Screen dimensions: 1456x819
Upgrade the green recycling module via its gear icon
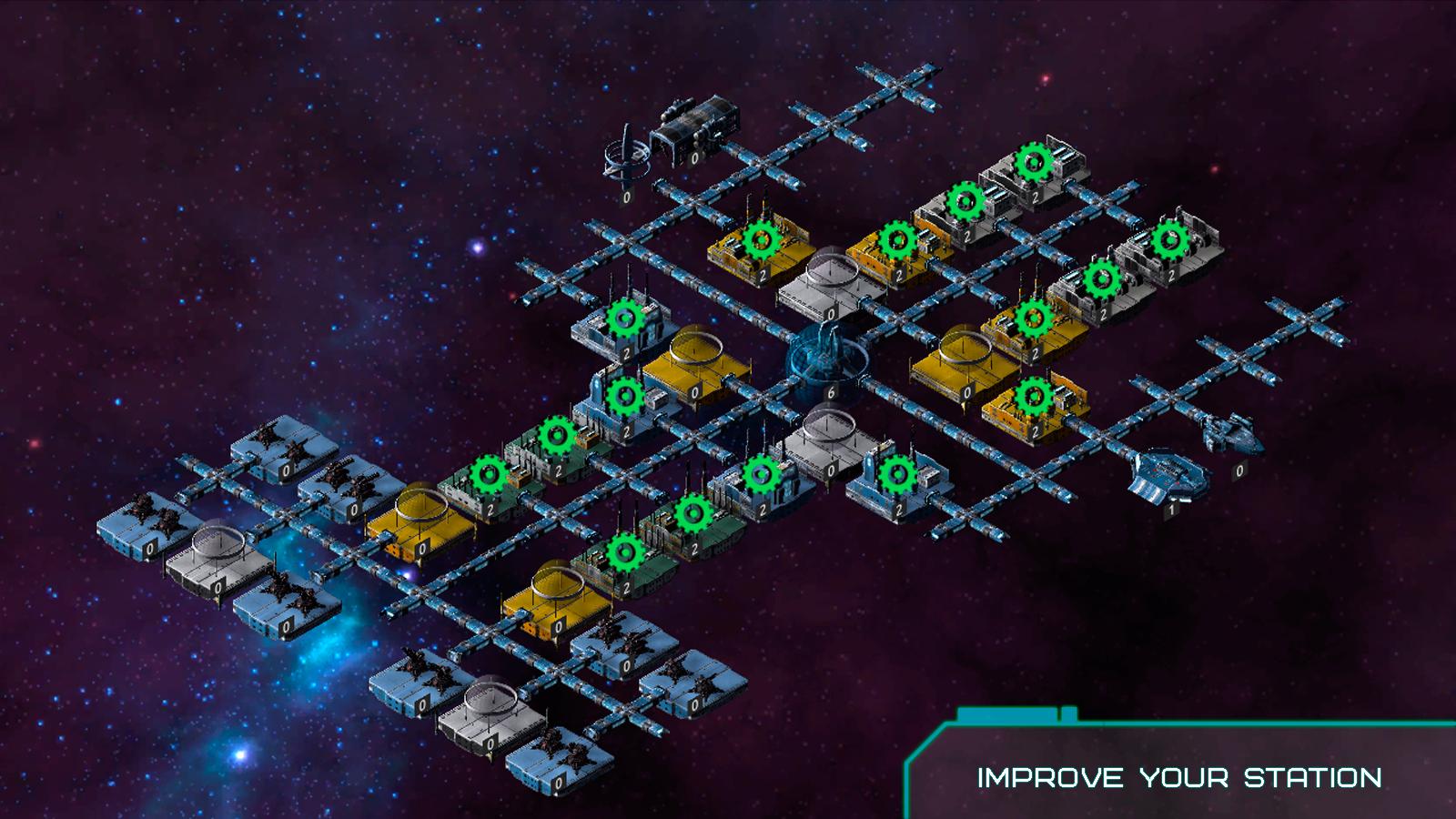point(558,435)
